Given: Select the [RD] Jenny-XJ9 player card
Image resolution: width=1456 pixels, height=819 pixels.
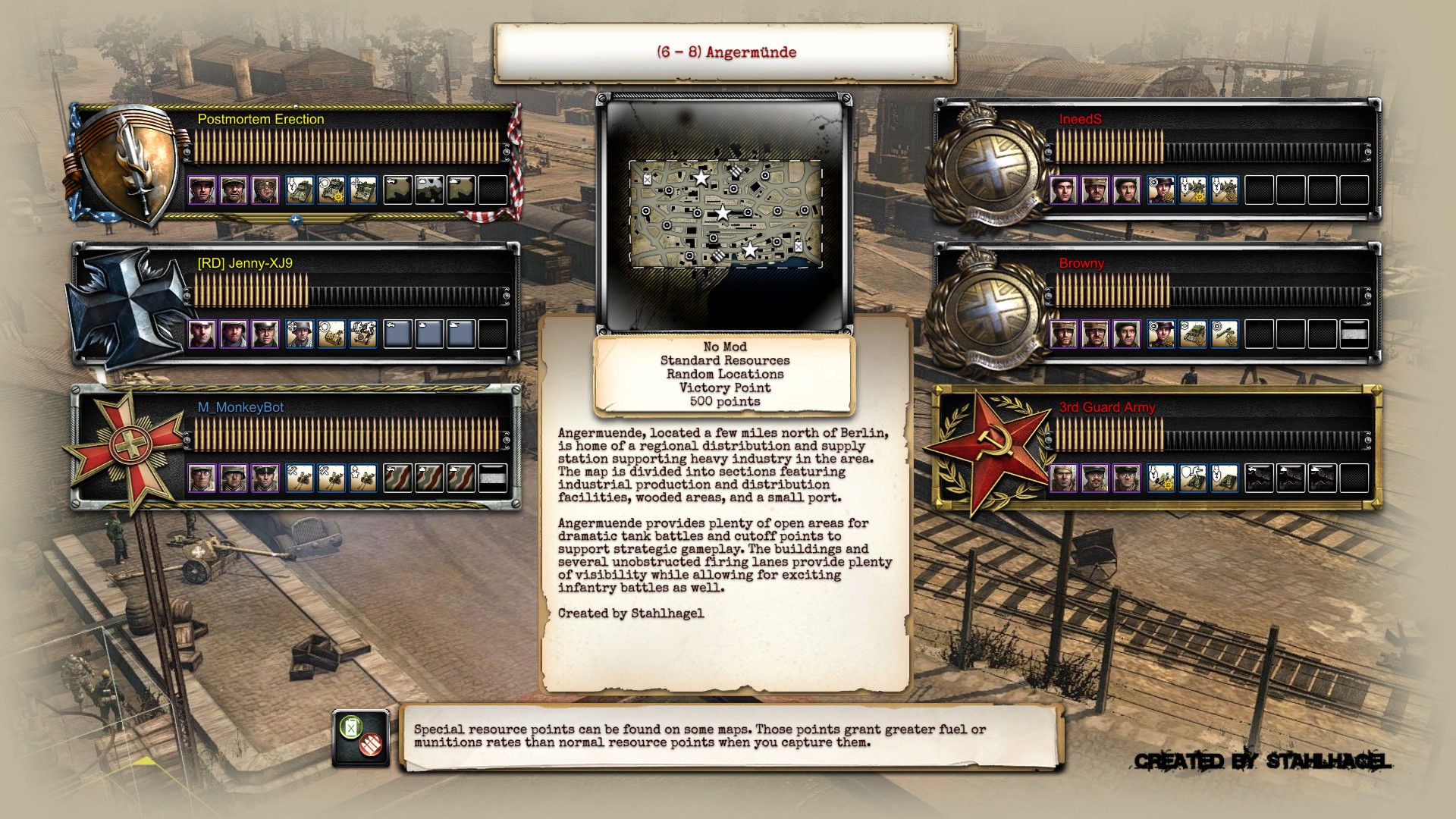Looking at the screenshot, I should [x=349, y=303].
